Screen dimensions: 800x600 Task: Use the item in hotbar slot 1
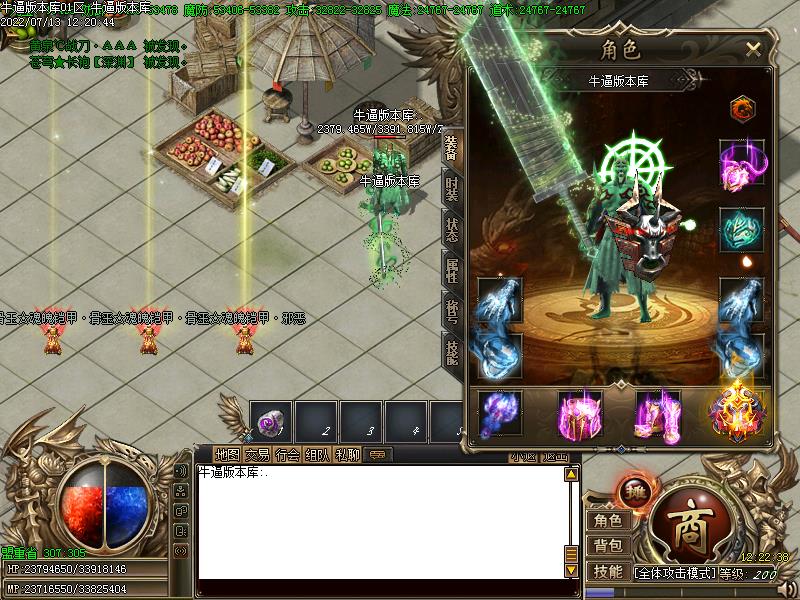(x=271, y=422)
